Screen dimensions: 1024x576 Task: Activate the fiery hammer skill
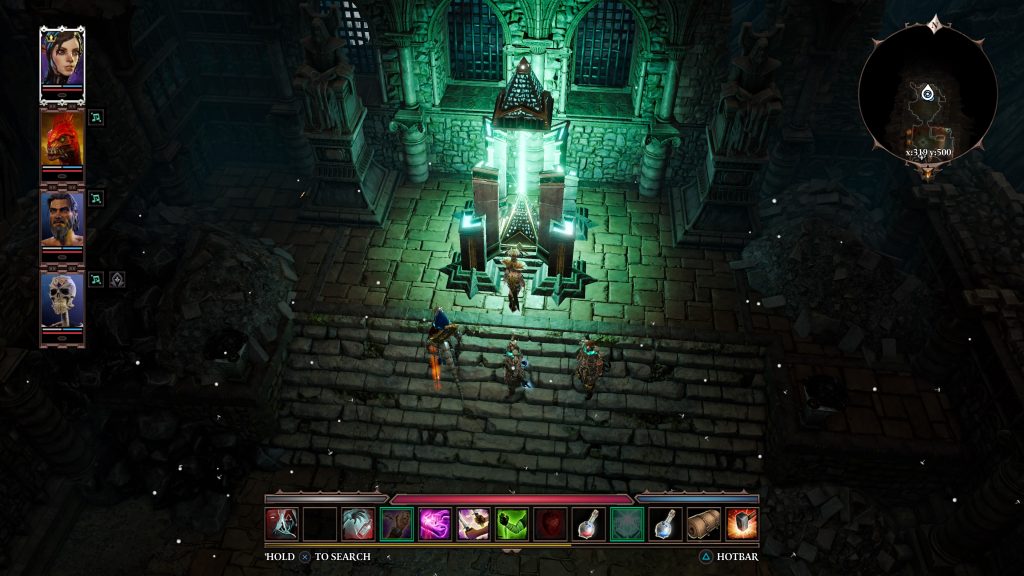[742, 524]
